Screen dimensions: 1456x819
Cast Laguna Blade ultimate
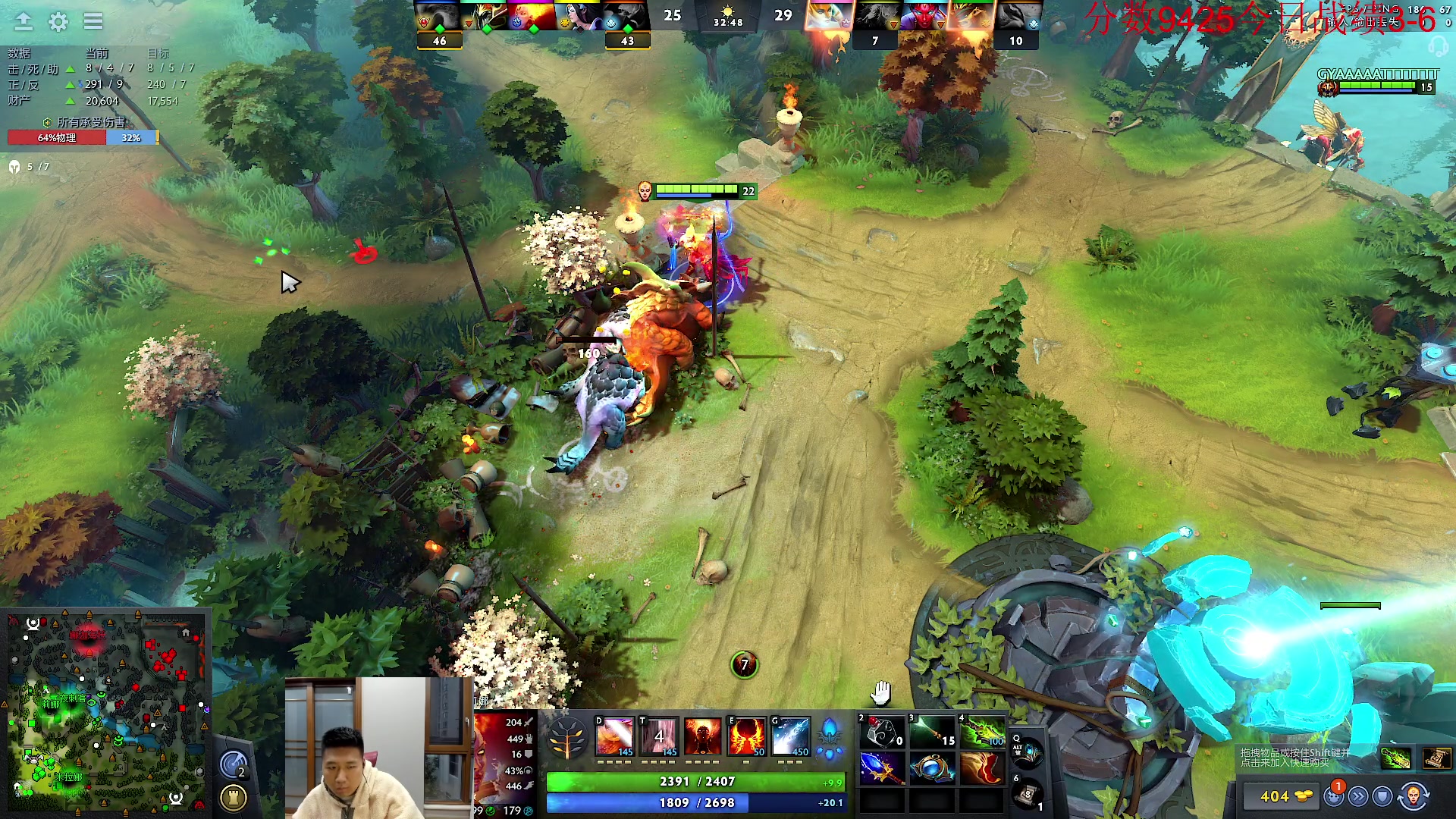point(791,737)
